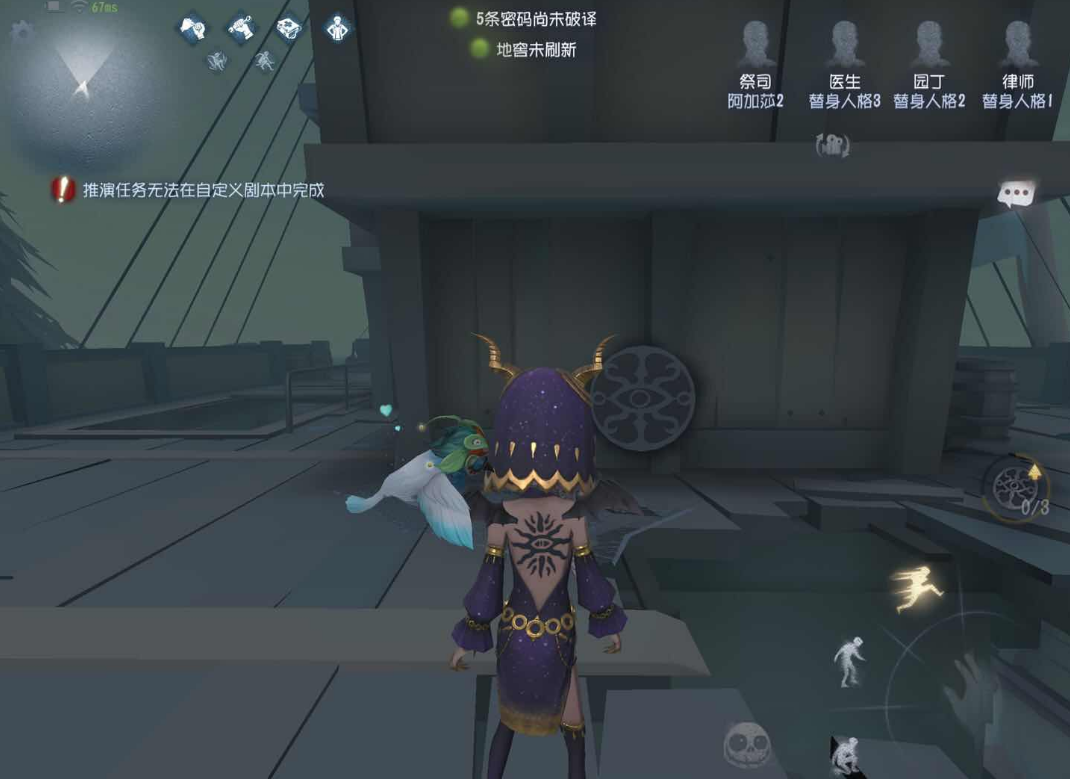
Task: Tap the medical kit persona talent icon
Action: coord(289,28)
